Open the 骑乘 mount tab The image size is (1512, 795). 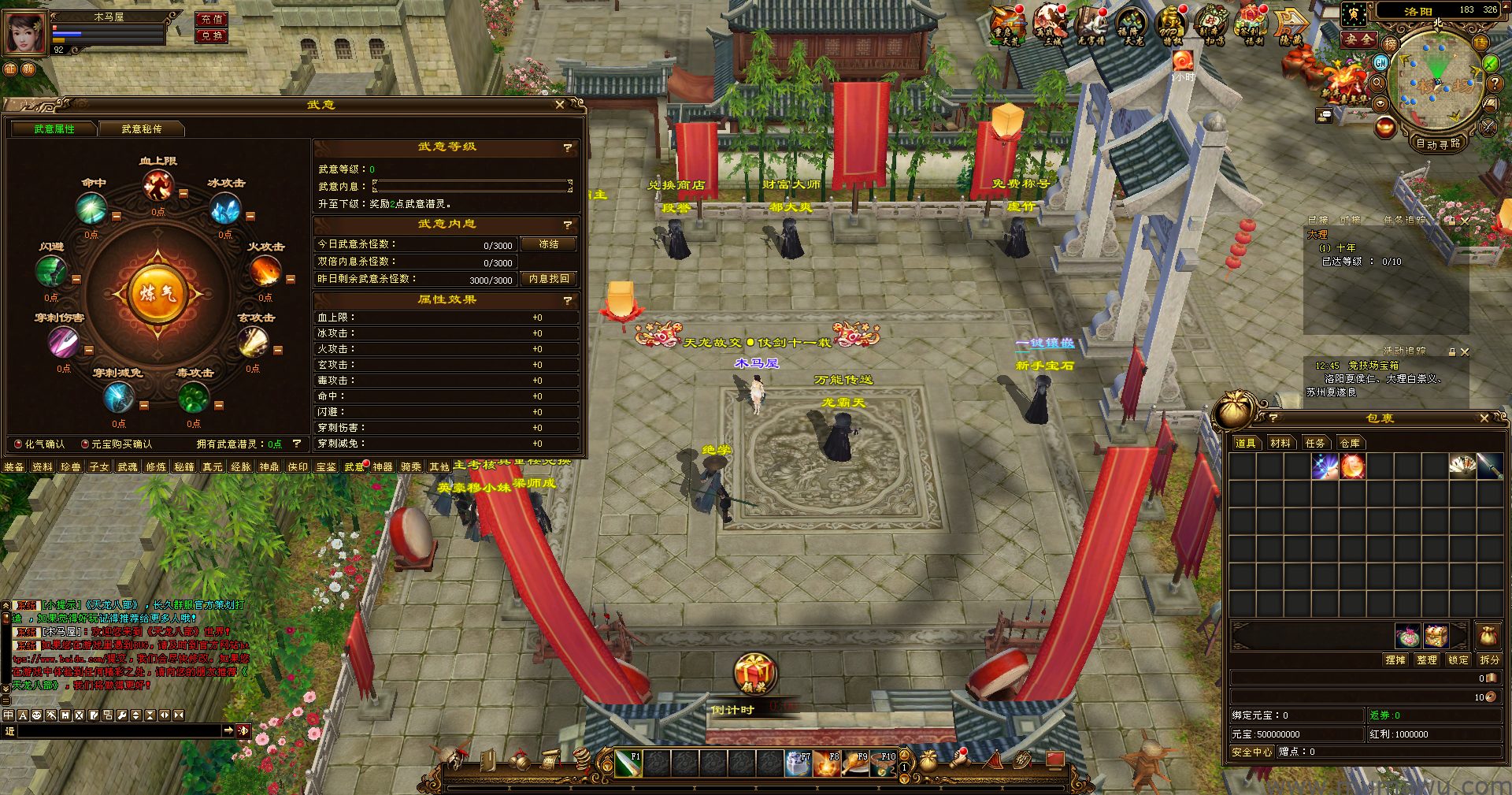coord(410,467)
